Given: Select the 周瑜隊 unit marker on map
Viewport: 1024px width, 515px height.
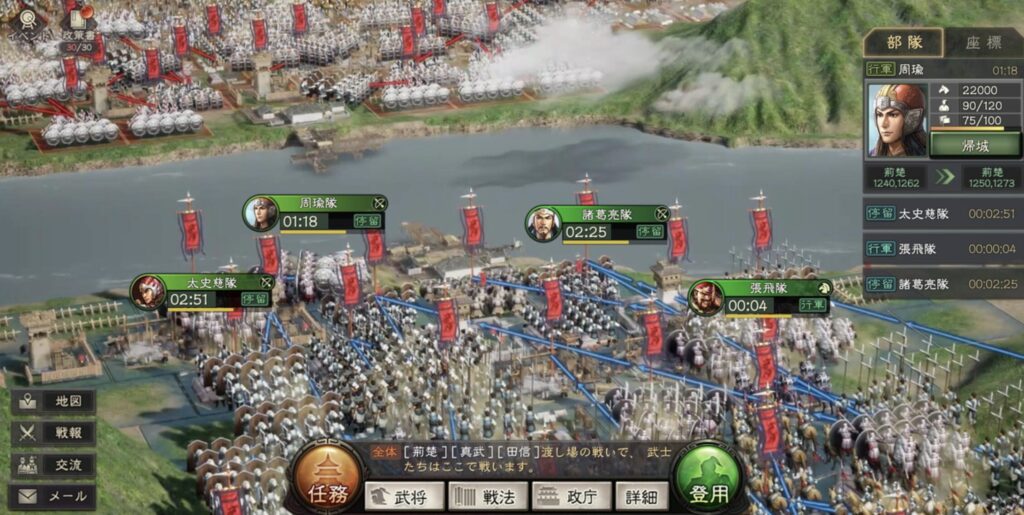Looking at the screenshot, I should 315,212.
